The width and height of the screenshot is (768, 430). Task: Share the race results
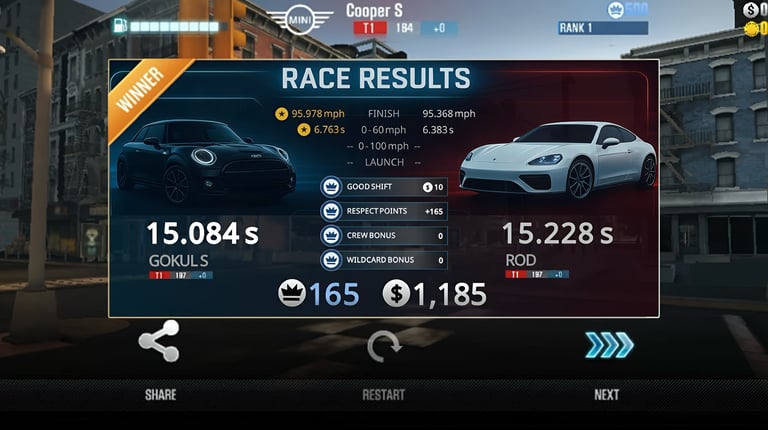pyautogui.click(x=159, y=342)
